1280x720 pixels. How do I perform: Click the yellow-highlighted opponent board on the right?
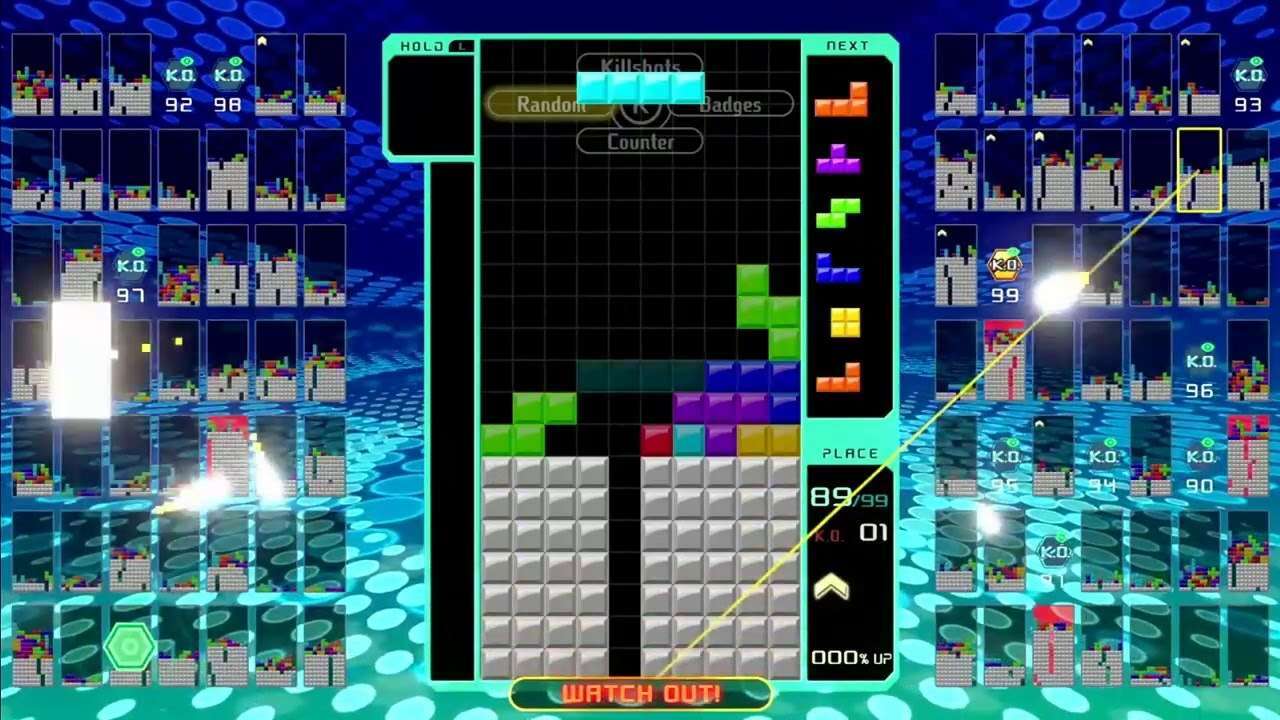pyautogui.click(x=1197, y=172)
